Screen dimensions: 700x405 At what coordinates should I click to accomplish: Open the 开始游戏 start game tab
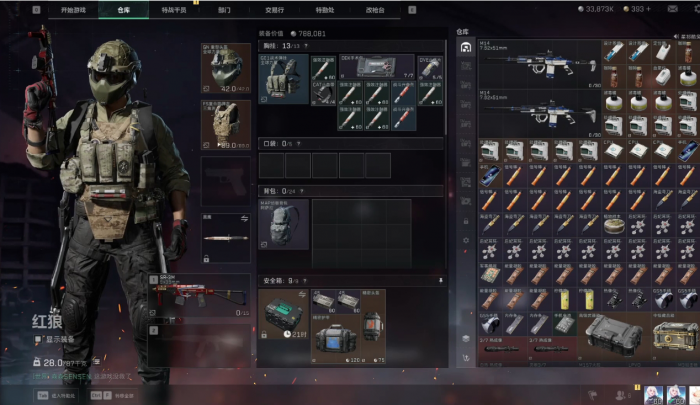coord(73,10)
